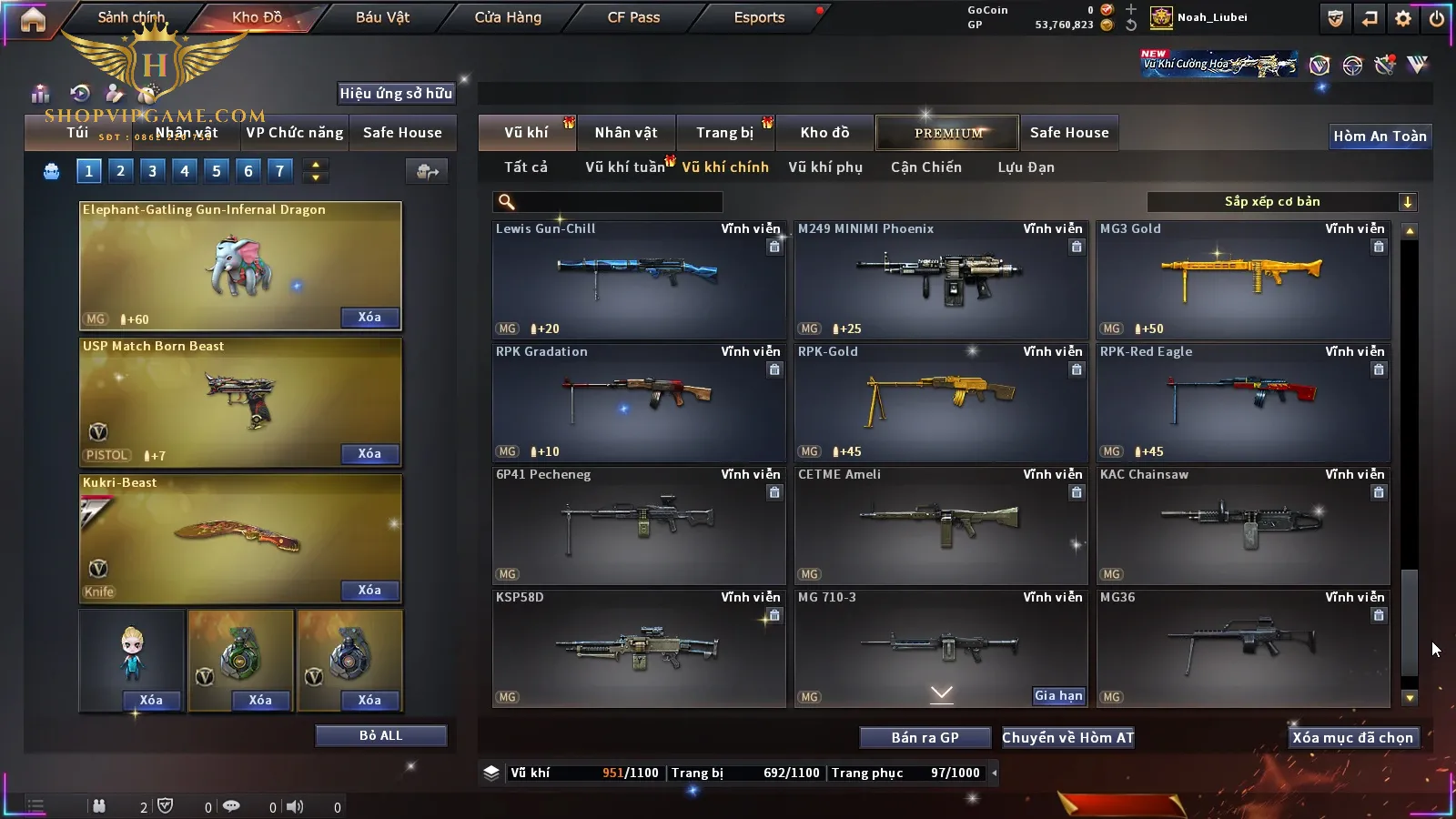Go to the Báu Vật menu
The width and height of the screenshot is (1456, 819).
(382, 17)
